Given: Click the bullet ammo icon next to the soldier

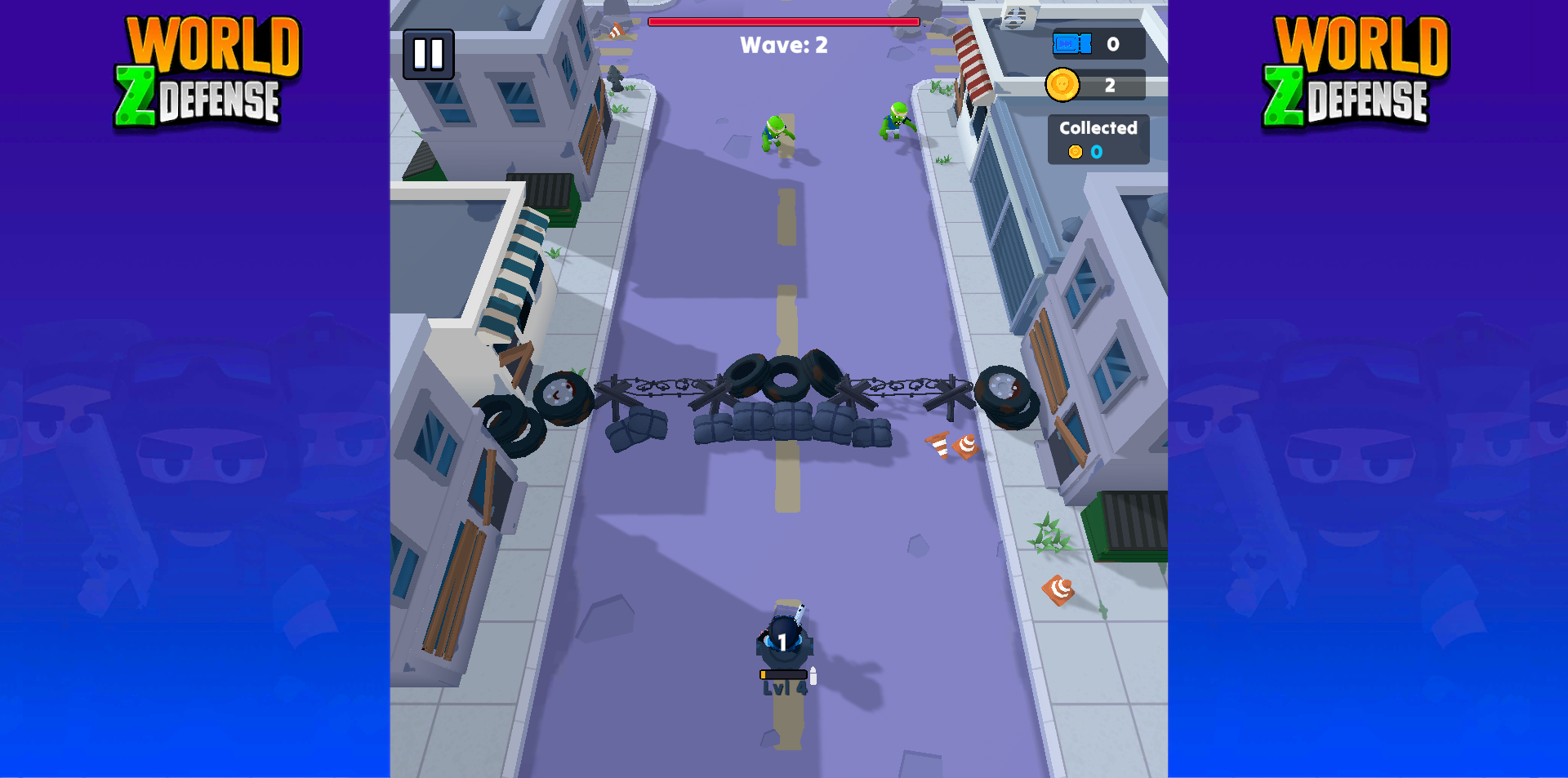Looking at the screenshot, I should (x=814, y=674).
